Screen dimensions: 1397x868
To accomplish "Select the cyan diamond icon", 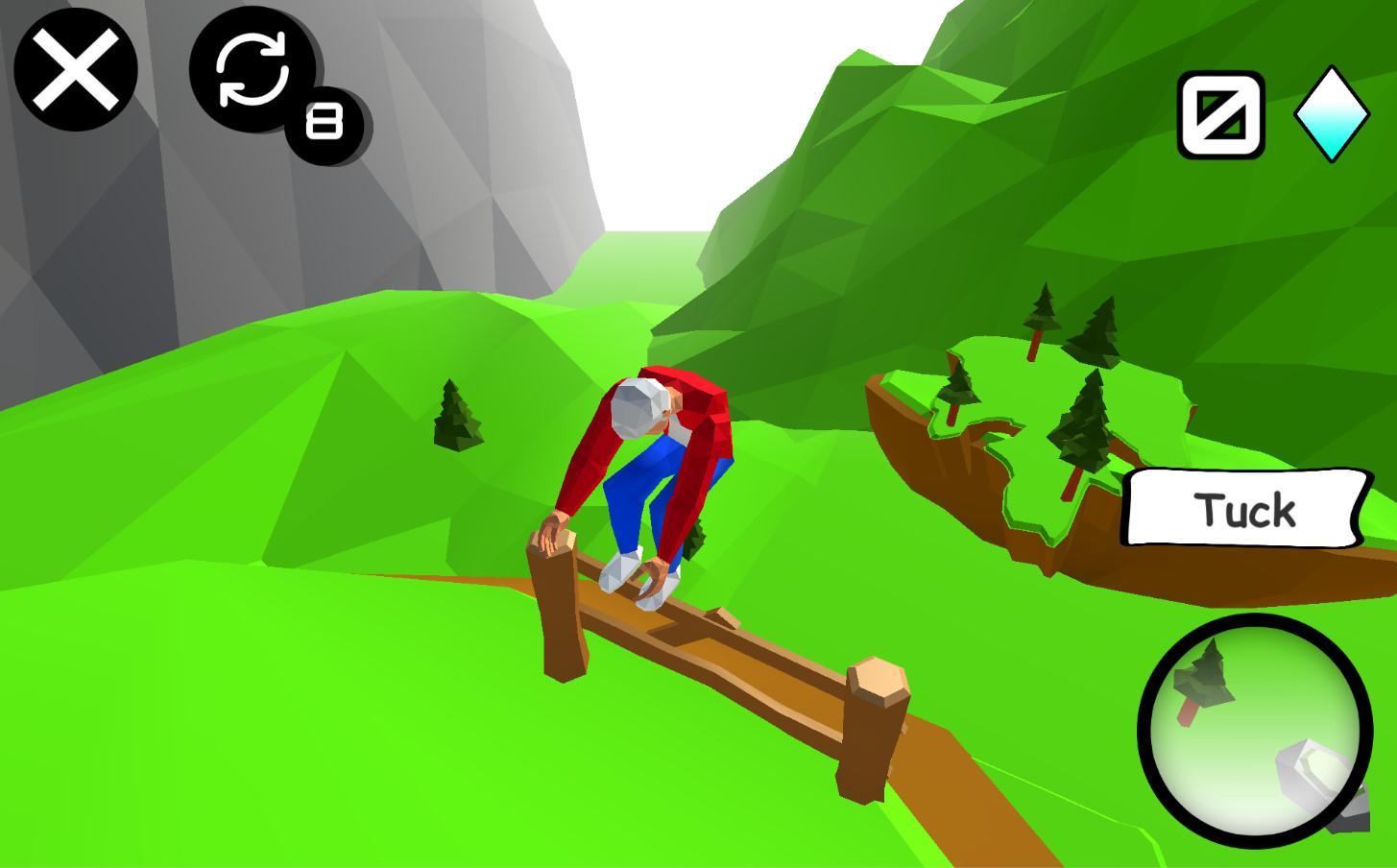I will pos(1332,113).
